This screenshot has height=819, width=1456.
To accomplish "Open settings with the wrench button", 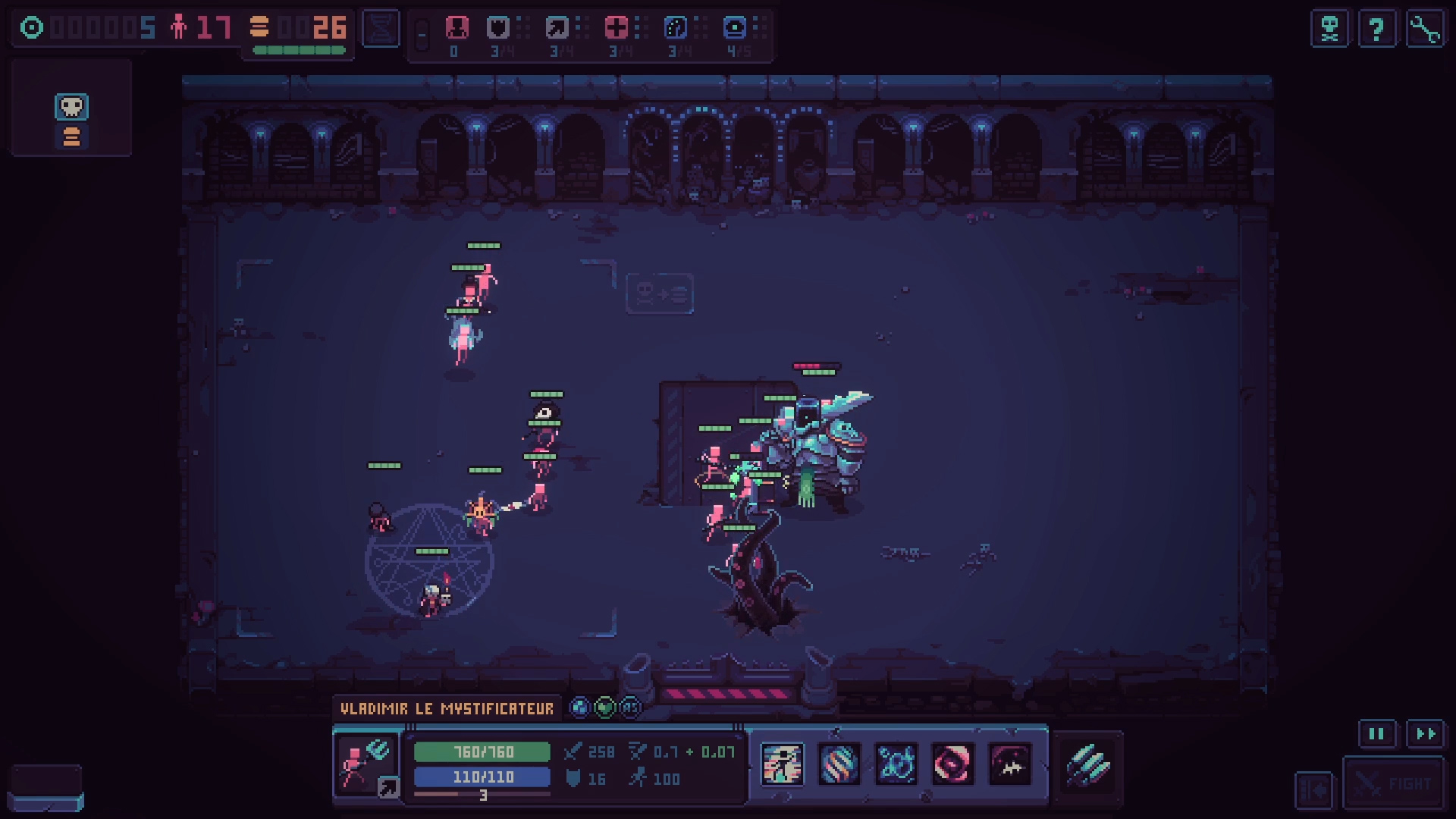I will [1425, 30].
